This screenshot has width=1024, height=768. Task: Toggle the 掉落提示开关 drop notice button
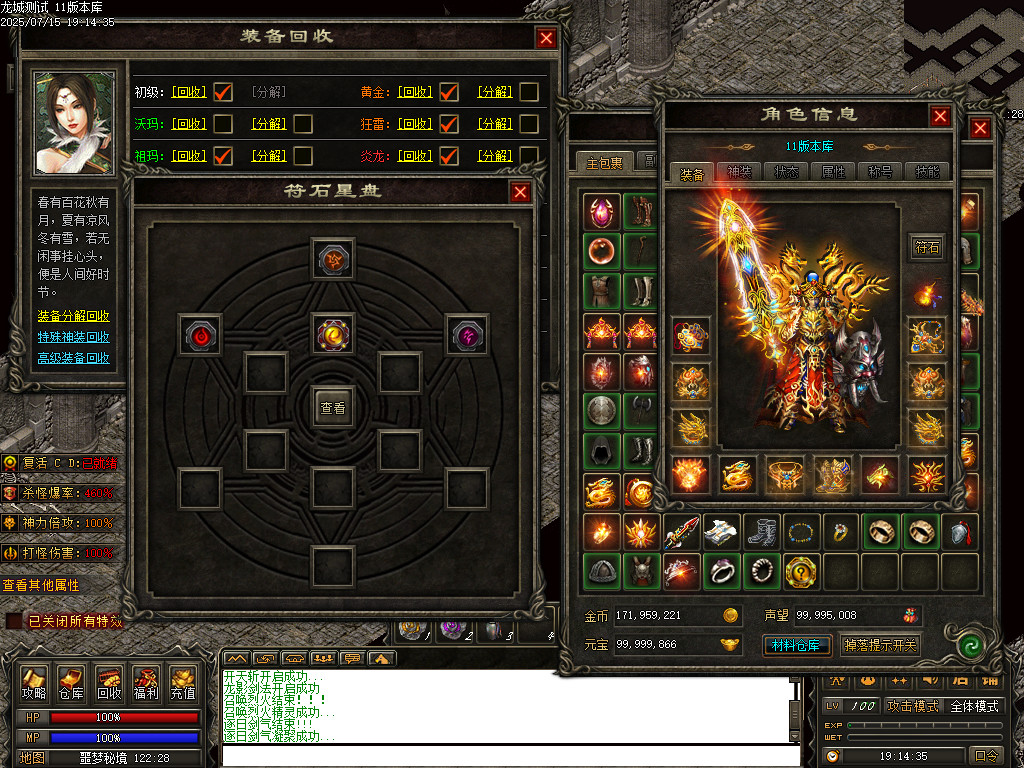click(880, 645)
